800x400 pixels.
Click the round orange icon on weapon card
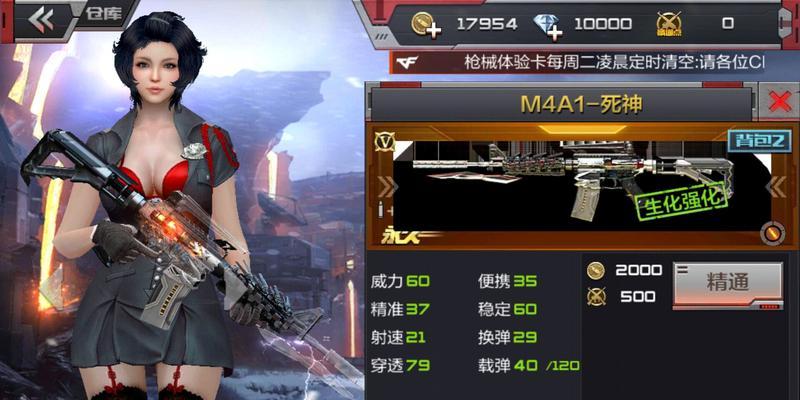[770, 233]
